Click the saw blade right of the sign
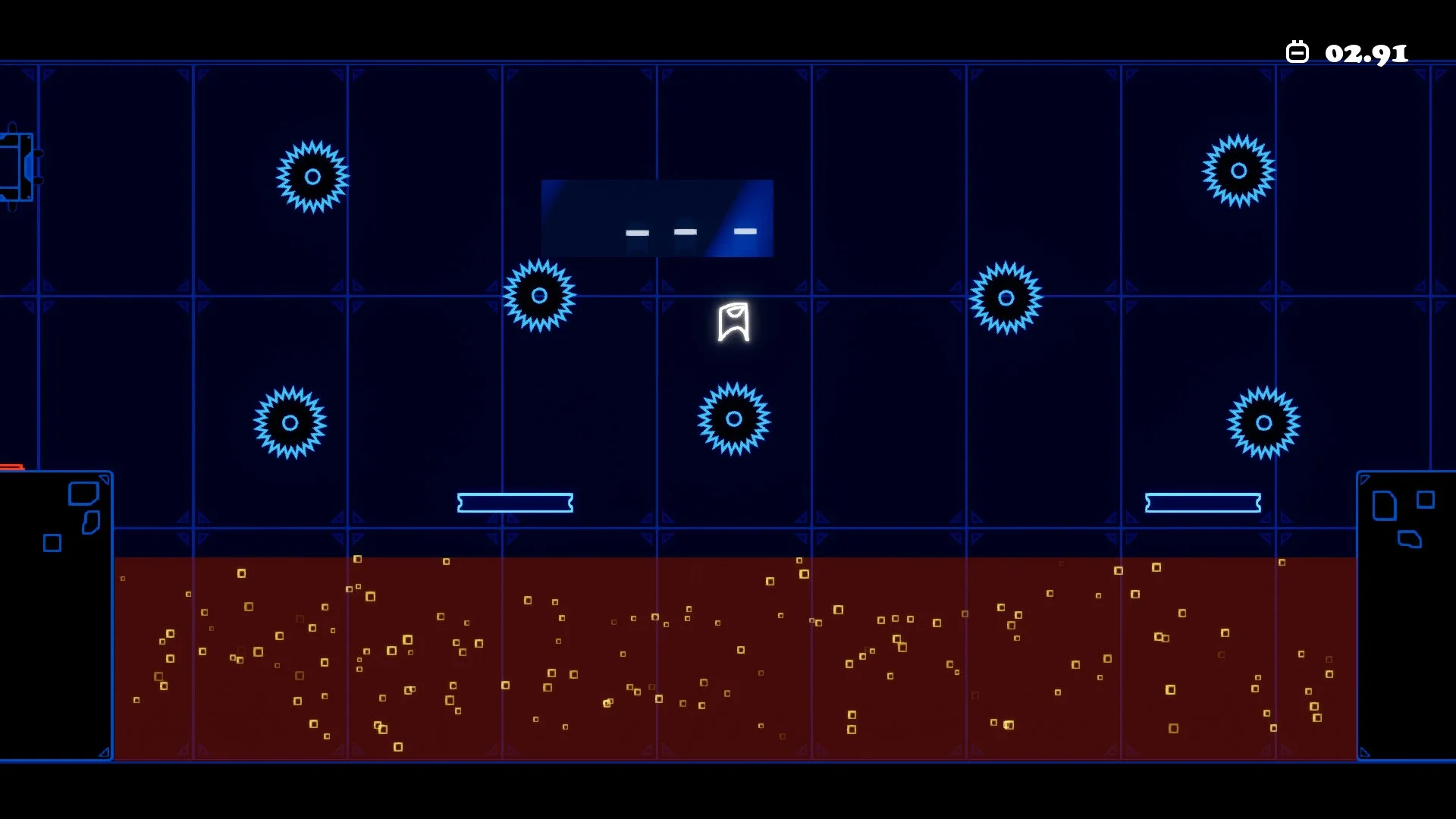Image resolution: width=1456 pixels, height=819 pixels. tap(1006, 297)
